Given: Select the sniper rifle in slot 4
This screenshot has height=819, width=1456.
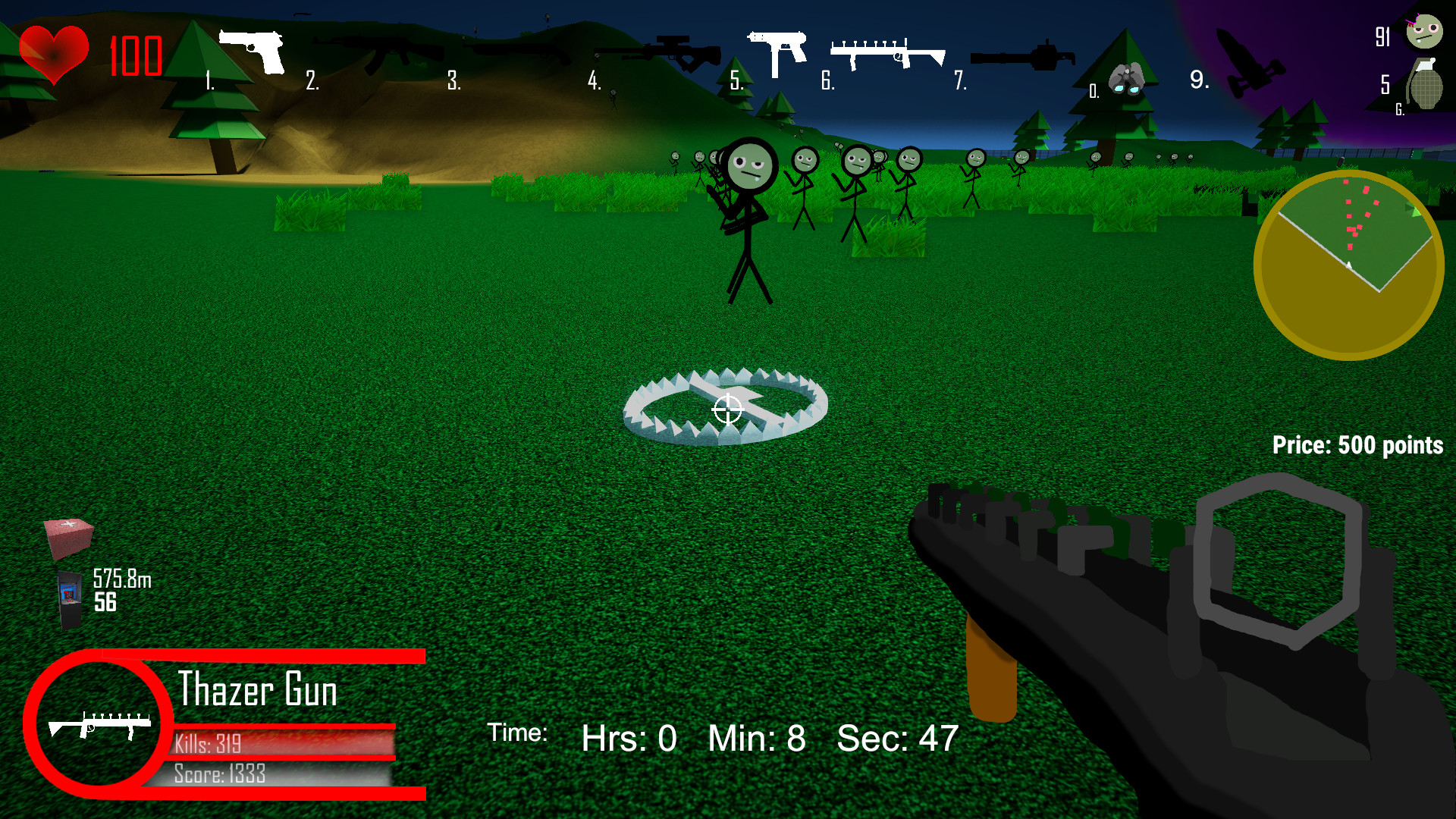Looking at the screenshot, I should coord(660,53).
